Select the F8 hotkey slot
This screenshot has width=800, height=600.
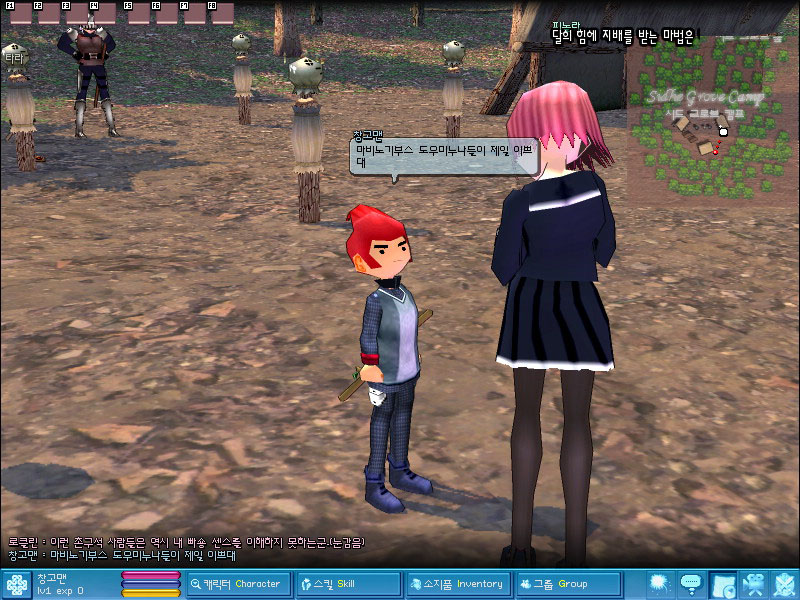[x=220, y=12]
